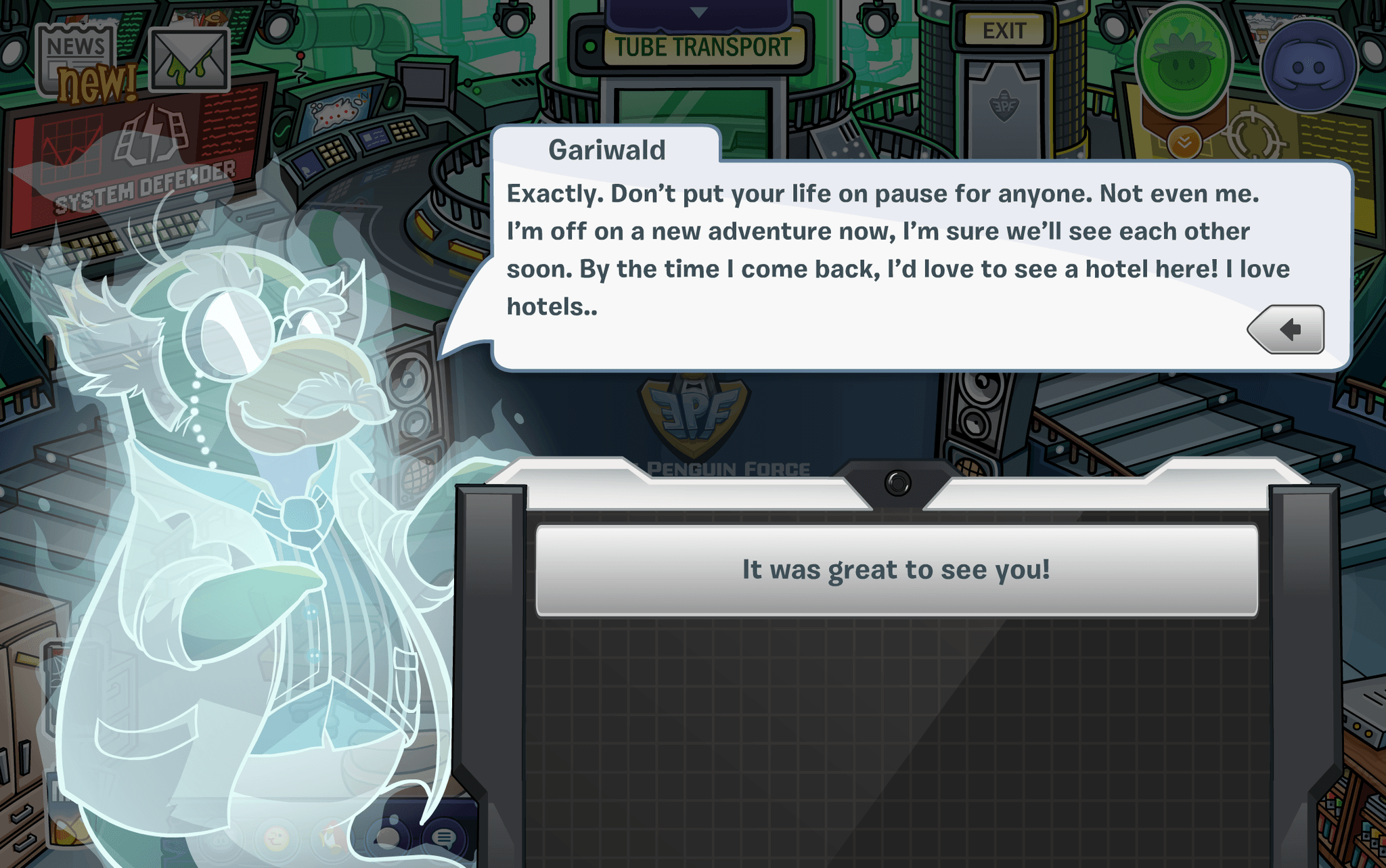Screen dimensions: 1386x868
Task: Open the mail envelope icon
Action: pos(188,61)
